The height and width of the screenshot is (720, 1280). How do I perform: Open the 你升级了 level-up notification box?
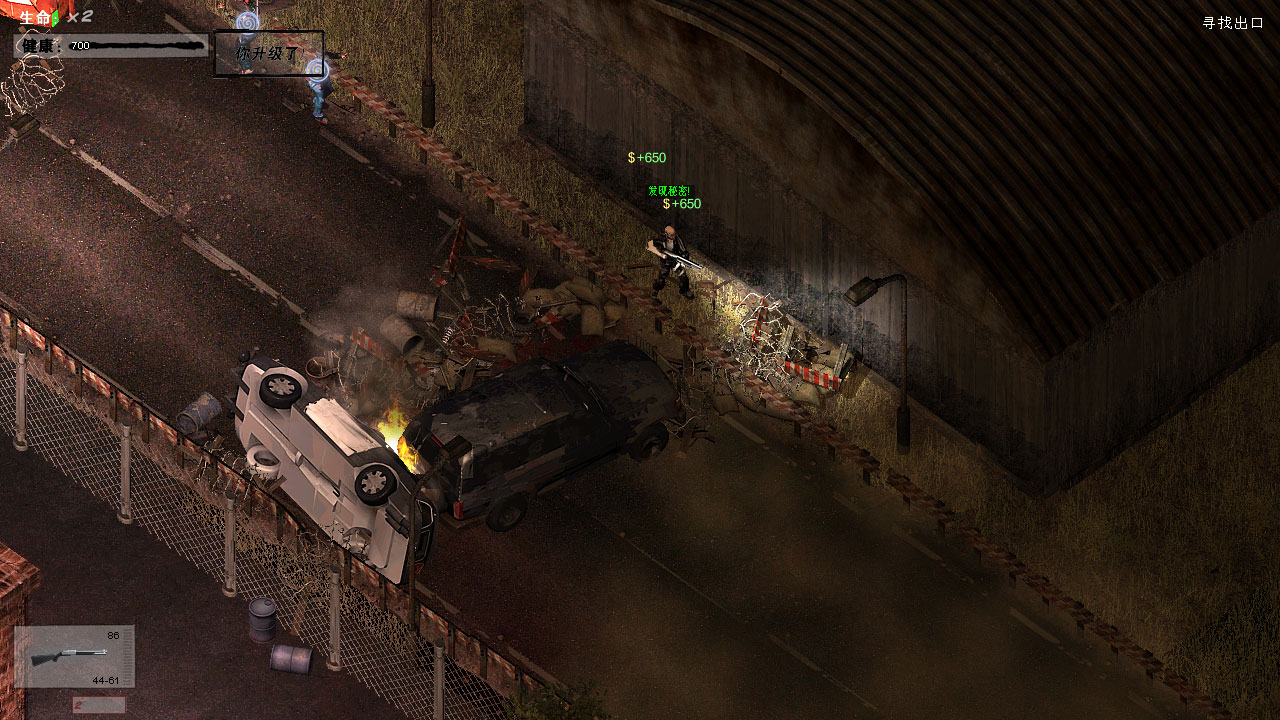point(268,54)
